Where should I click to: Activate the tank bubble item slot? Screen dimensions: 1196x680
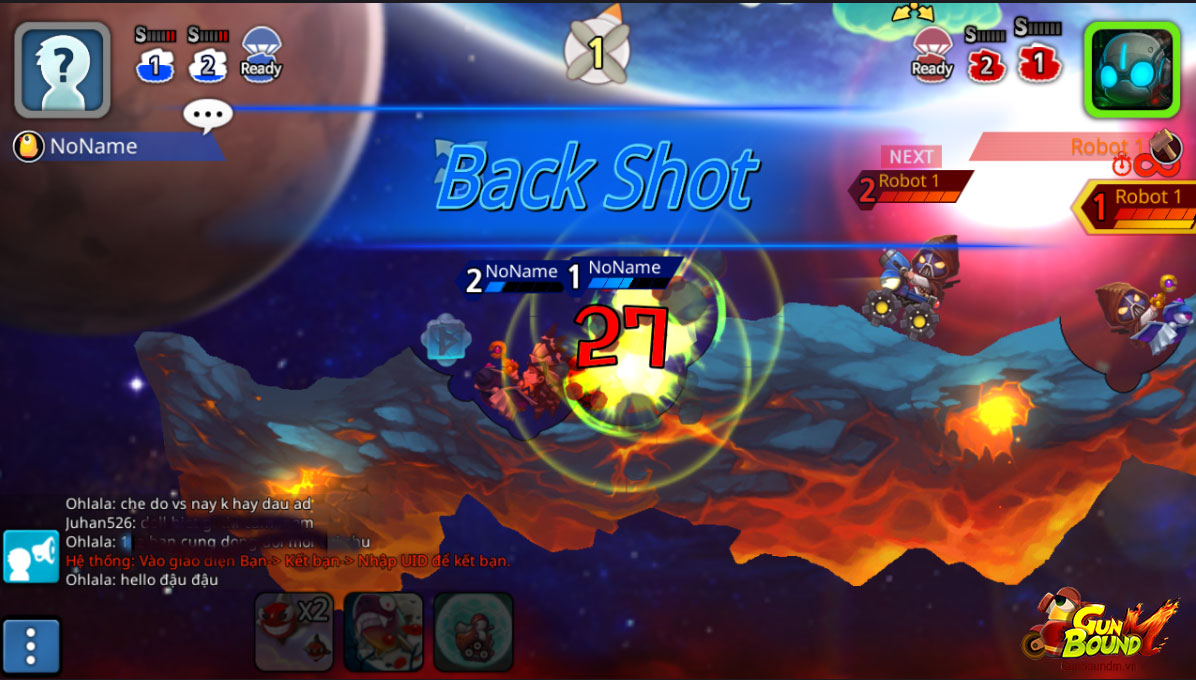coord(473,632)
